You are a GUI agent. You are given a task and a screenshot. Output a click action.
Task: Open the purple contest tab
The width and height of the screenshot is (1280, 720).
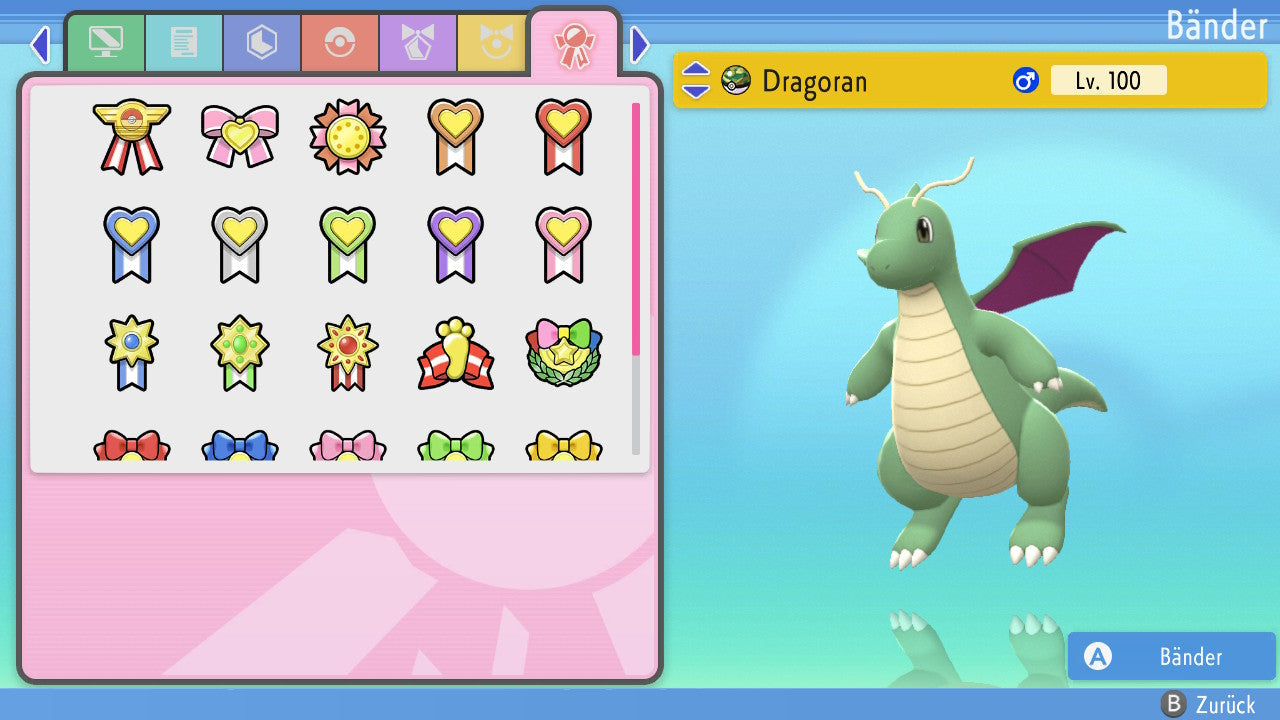tap(417, 43)
